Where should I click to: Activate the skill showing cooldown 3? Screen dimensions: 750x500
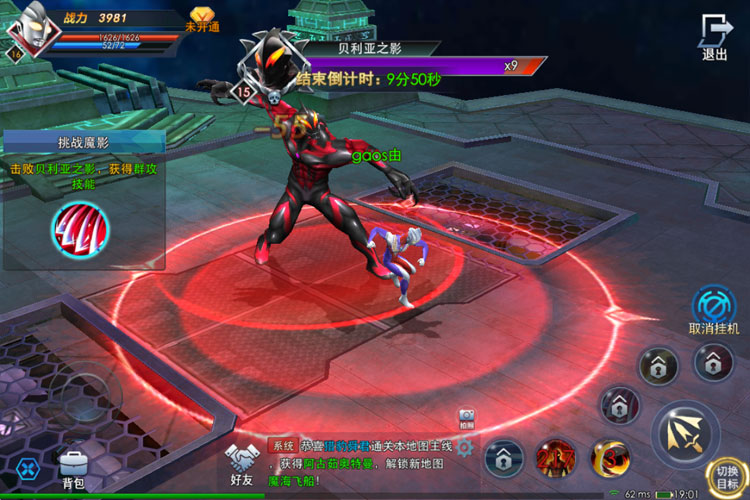[609, 459]
